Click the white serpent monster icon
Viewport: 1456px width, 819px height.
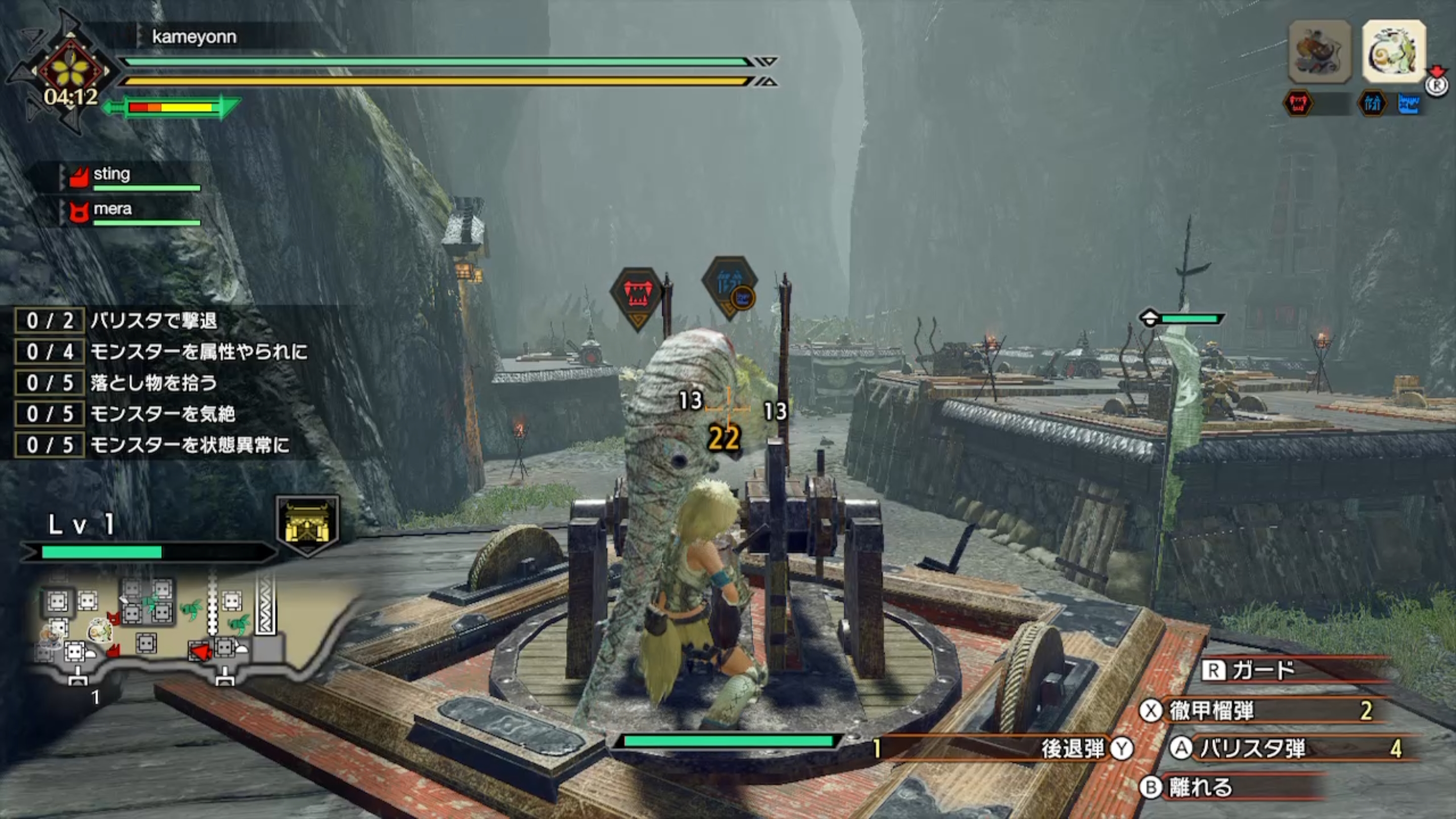[1394, 52]
